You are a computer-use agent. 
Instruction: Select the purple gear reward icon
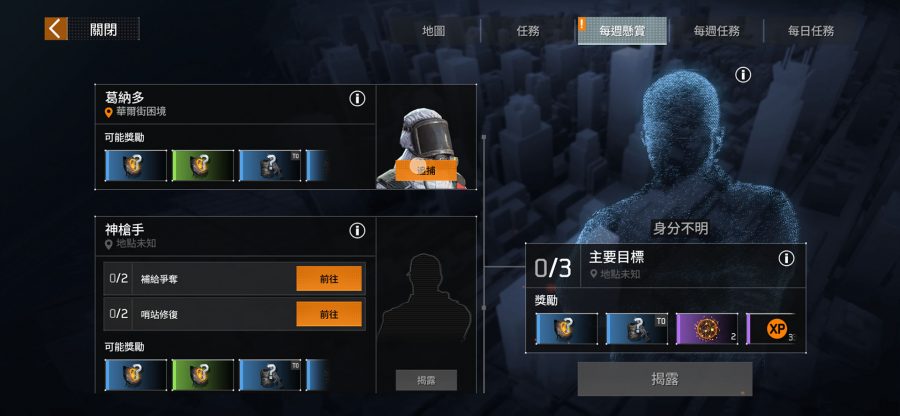point(707,329)
